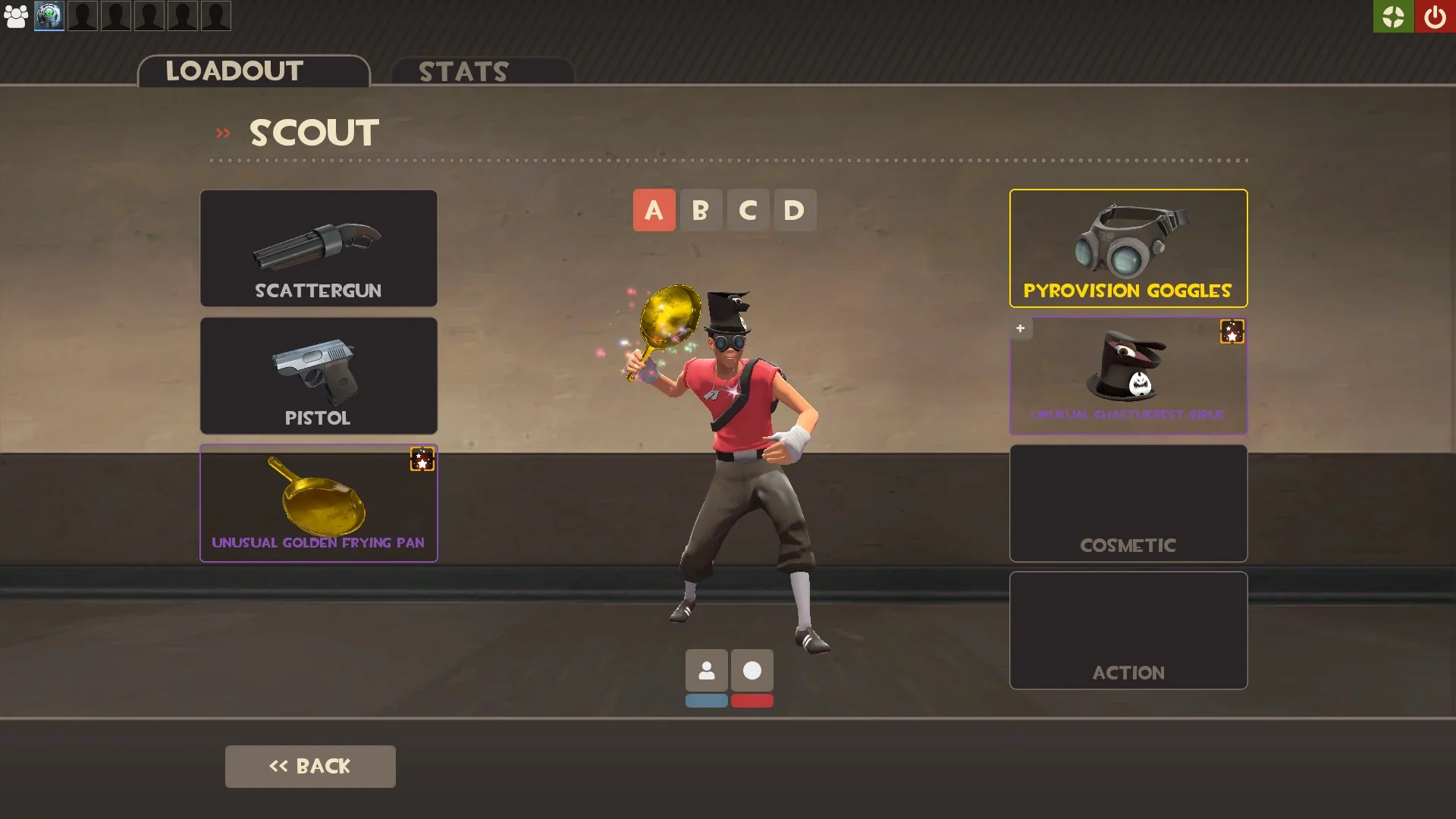Screen dimensions: 1456x819
Task: Click the circle preview toggle button
Action: (752, 670)
